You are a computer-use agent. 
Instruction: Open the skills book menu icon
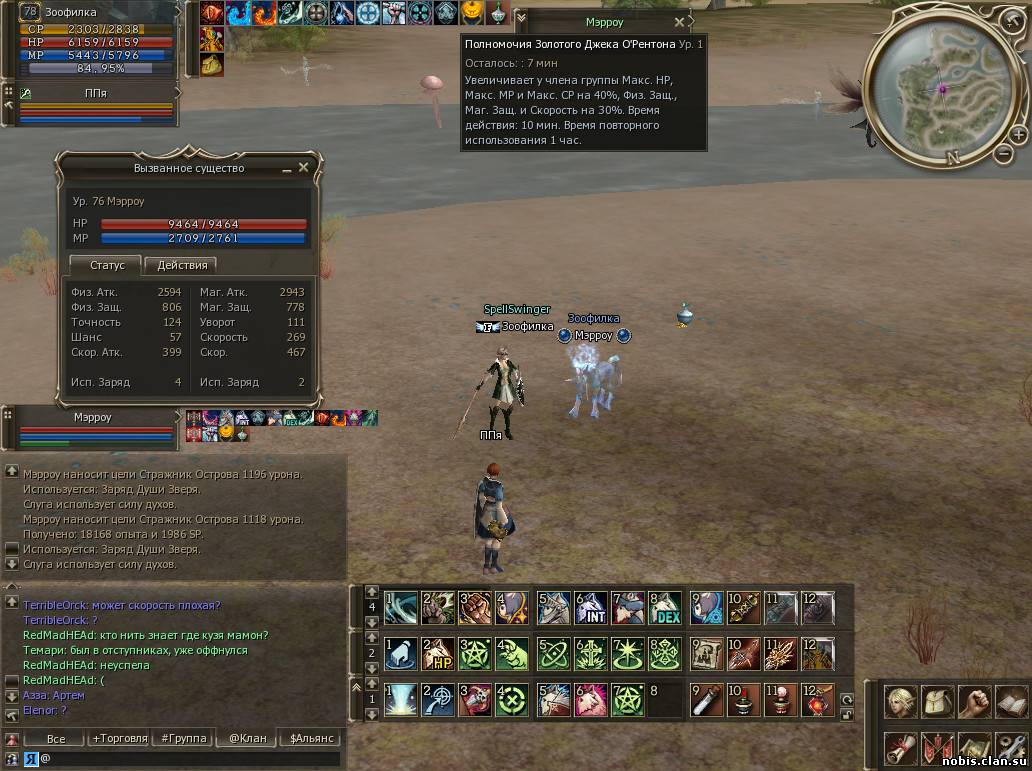point(1011,701)
